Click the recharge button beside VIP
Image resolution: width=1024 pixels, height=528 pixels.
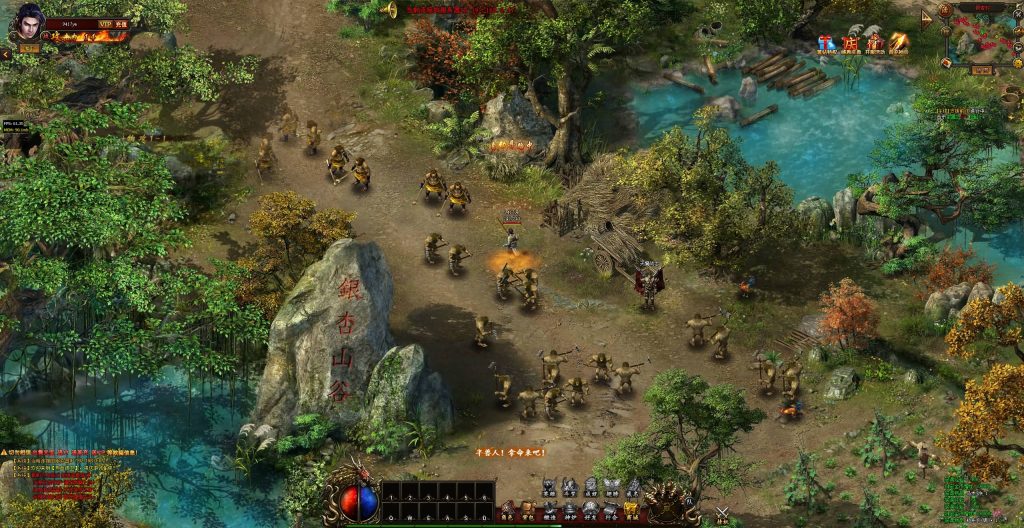(123, 22)
